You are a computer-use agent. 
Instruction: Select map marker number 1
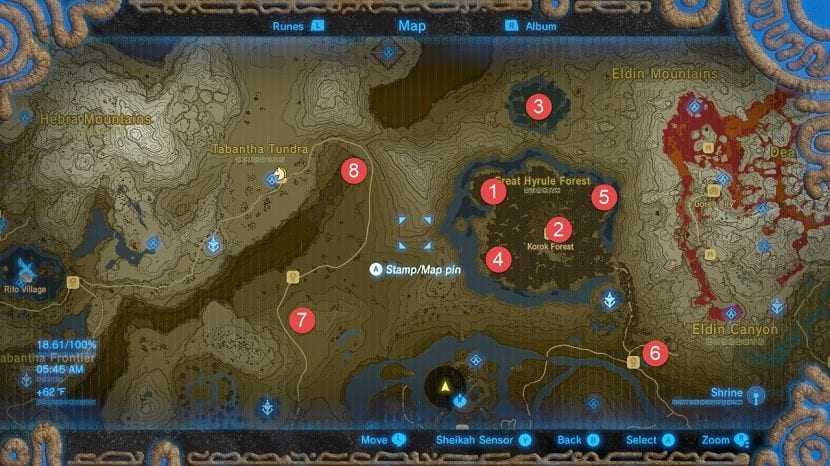[493, 192]
